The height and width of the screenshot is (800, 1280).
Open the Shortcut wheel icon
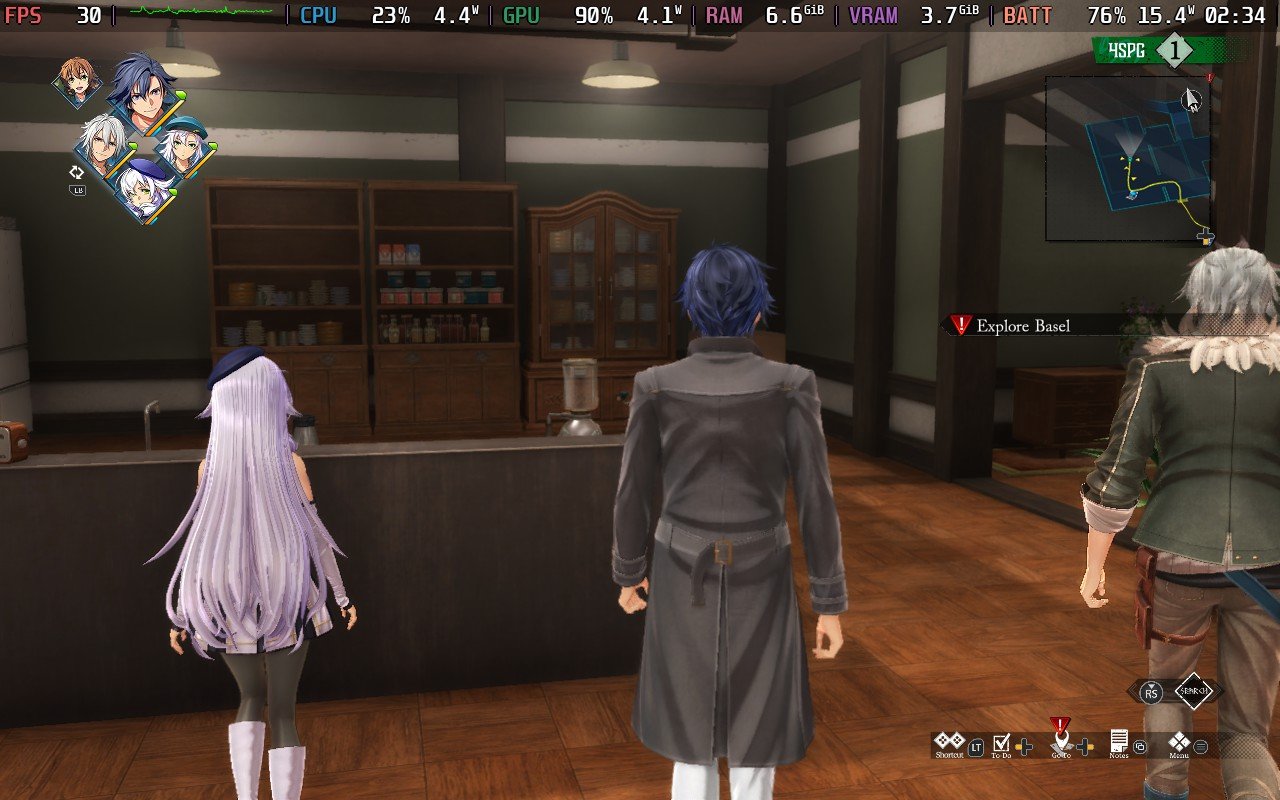948,741
